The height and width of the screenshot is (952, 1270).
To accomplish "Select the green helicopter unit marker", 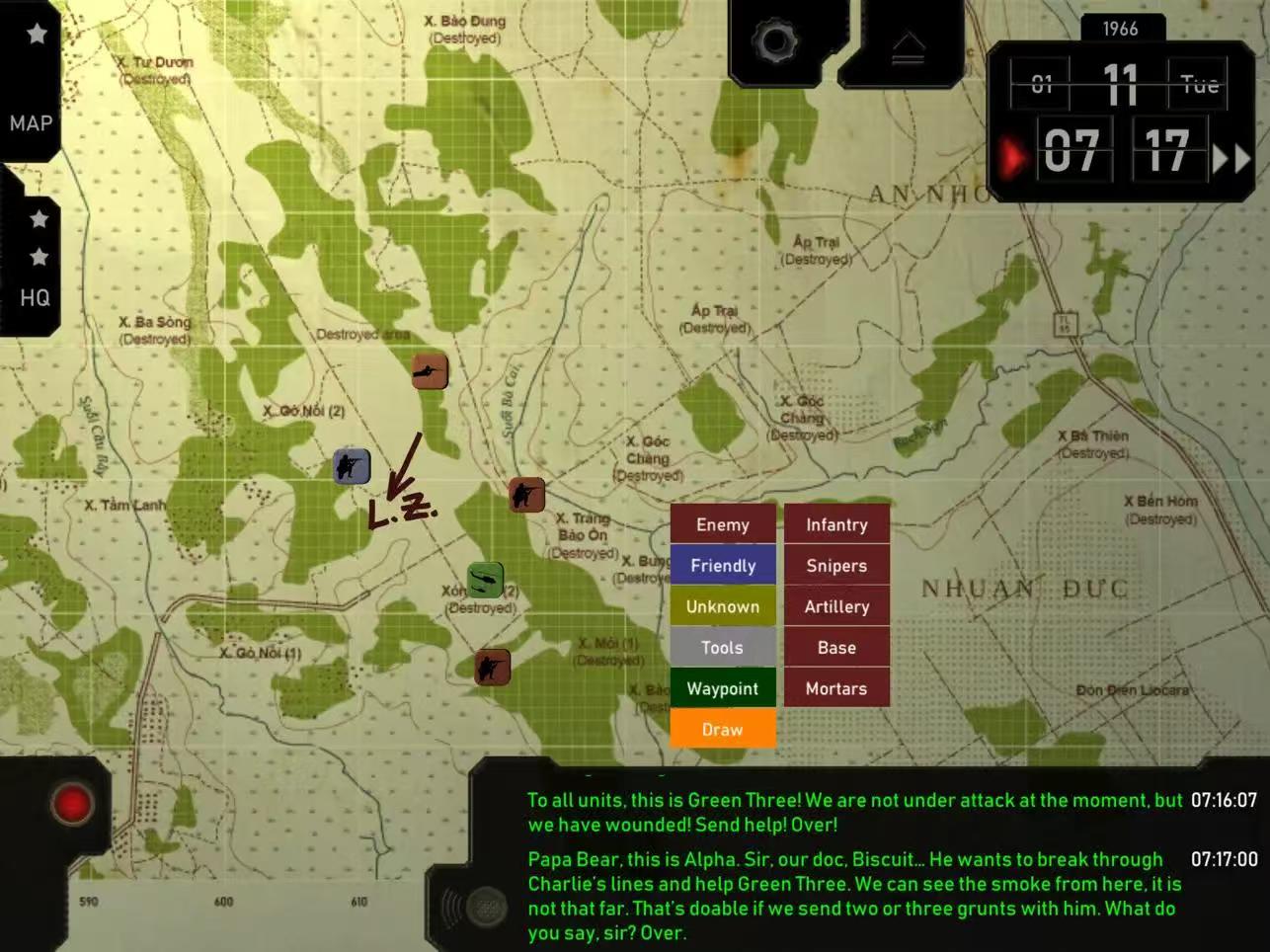I will click(x=485, y=579).
